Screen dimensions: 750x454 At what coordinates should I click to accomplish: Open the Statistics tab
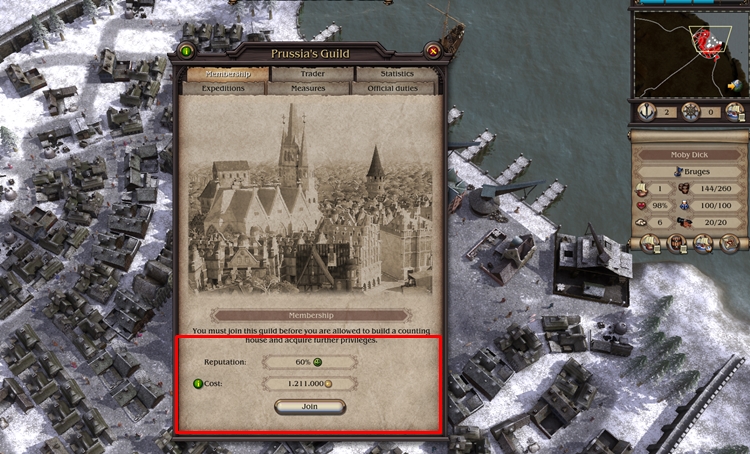397,74
